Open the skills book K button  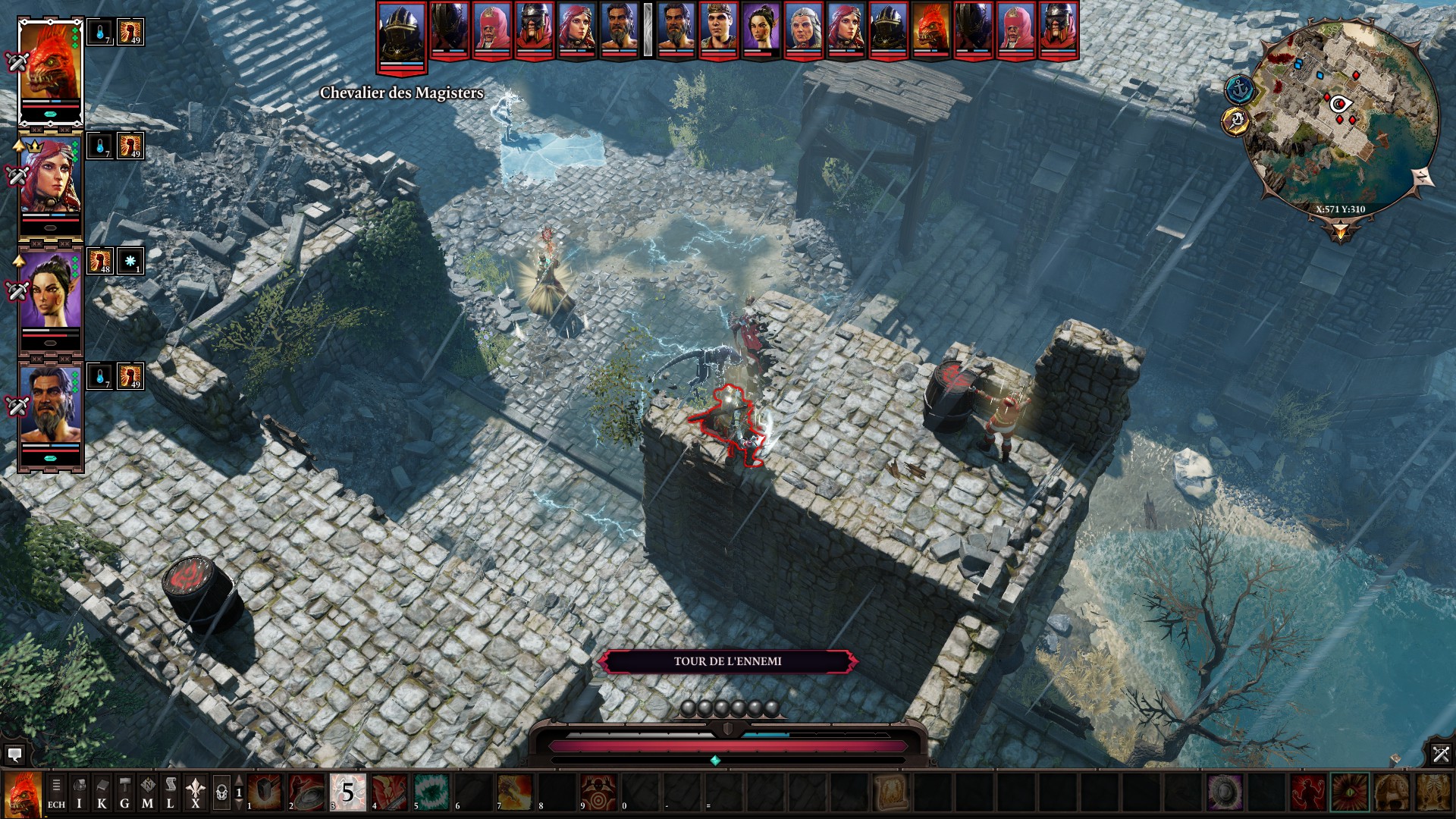click(x=102, y=793)
